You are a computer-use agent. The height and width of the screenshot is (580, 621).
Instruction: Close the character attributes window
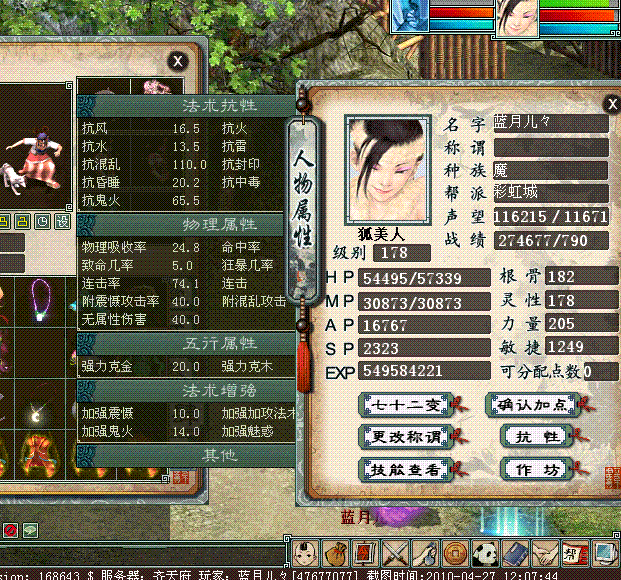[611, 104]
